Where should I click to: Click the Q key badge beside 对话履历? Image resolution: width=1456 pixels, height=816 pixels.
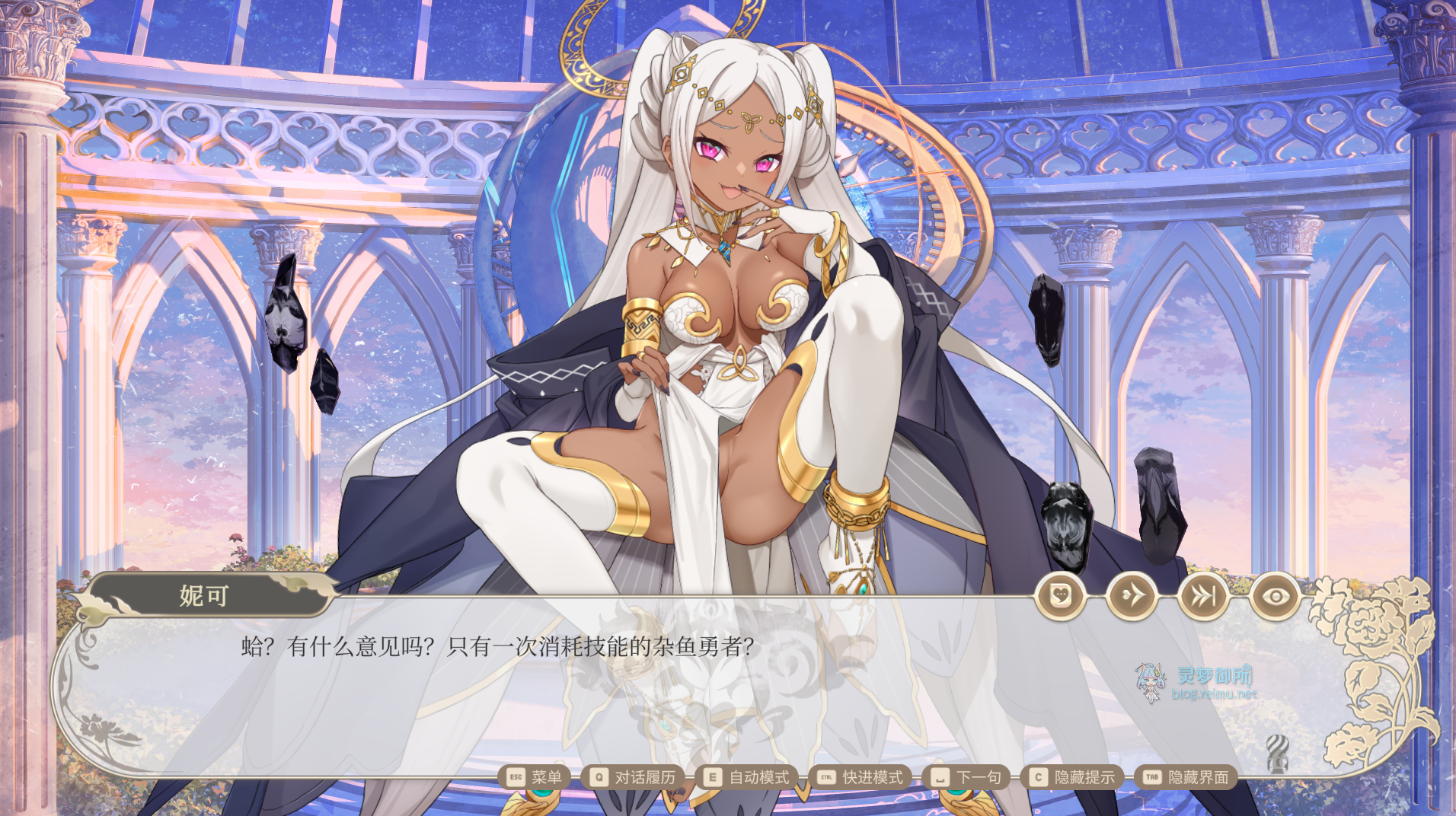[x=600, y=777]
